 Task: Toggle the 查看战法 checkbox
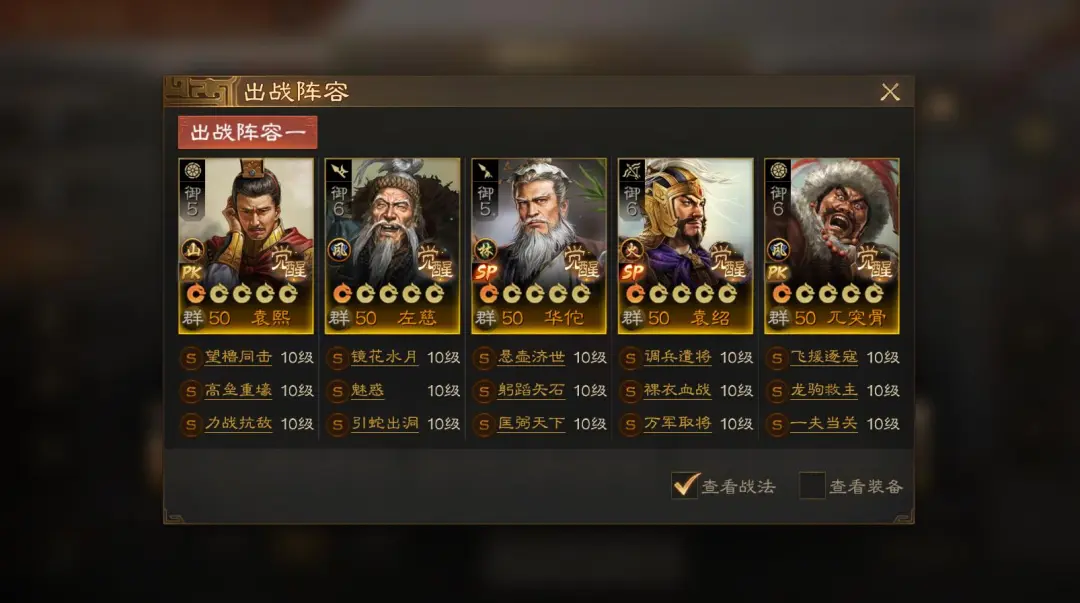click(x=685, y=486)
